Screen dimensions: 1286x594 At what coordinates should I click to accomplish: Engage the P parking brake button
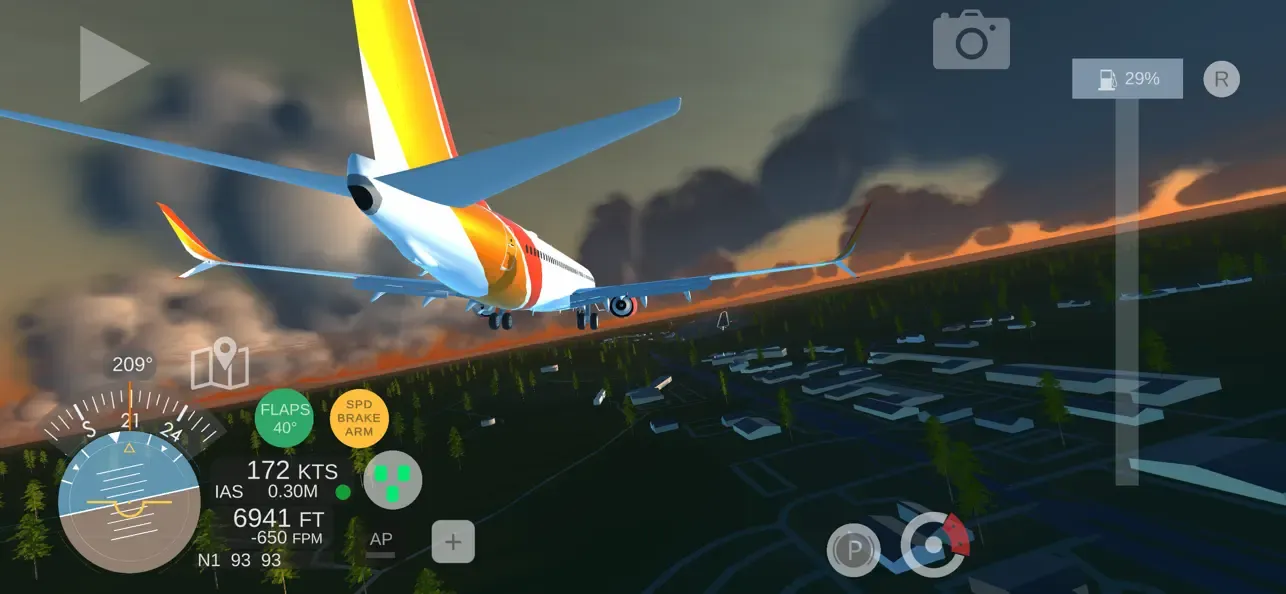(853, 549)
